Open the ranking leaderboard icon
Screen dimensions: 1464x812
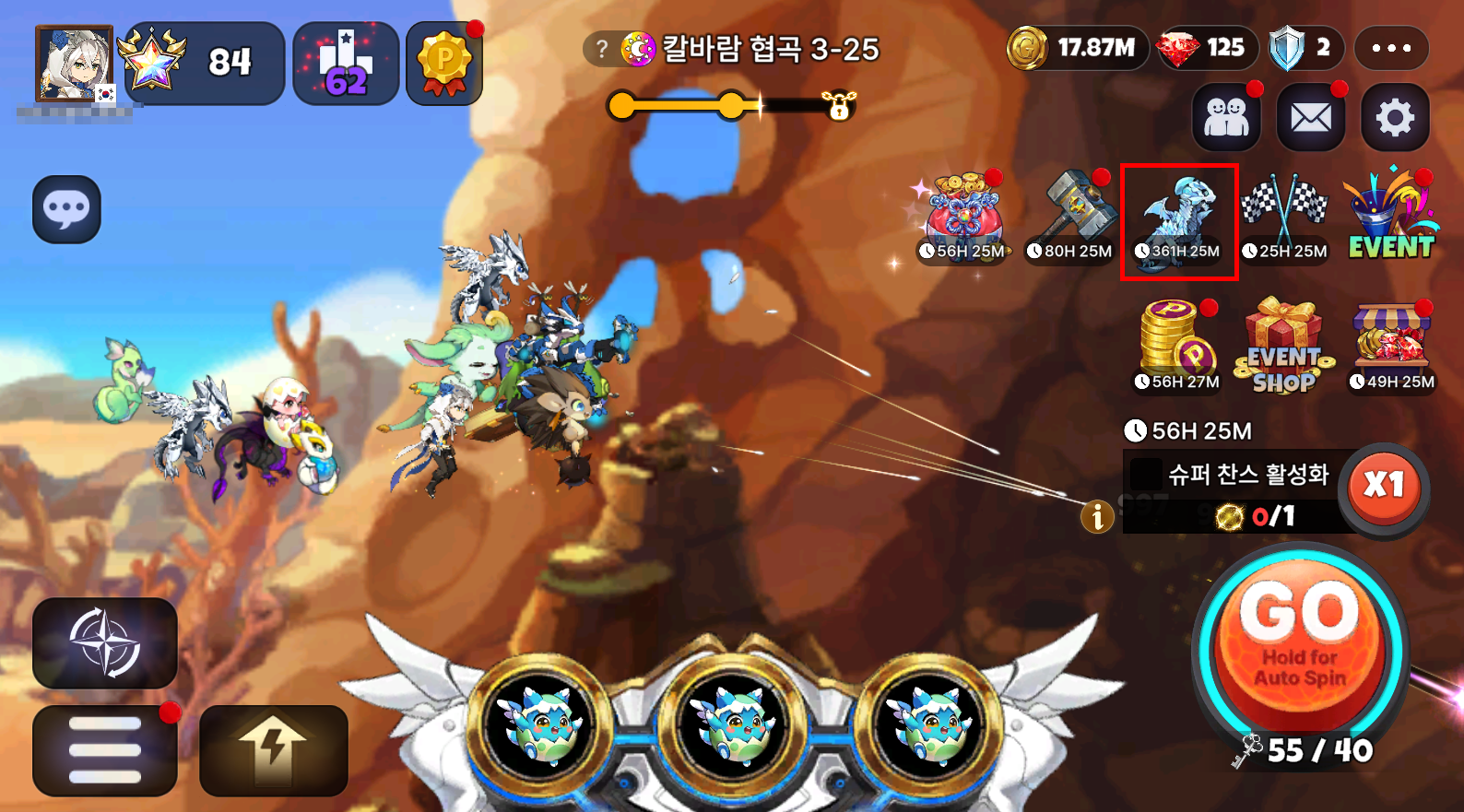click(346, 63)
